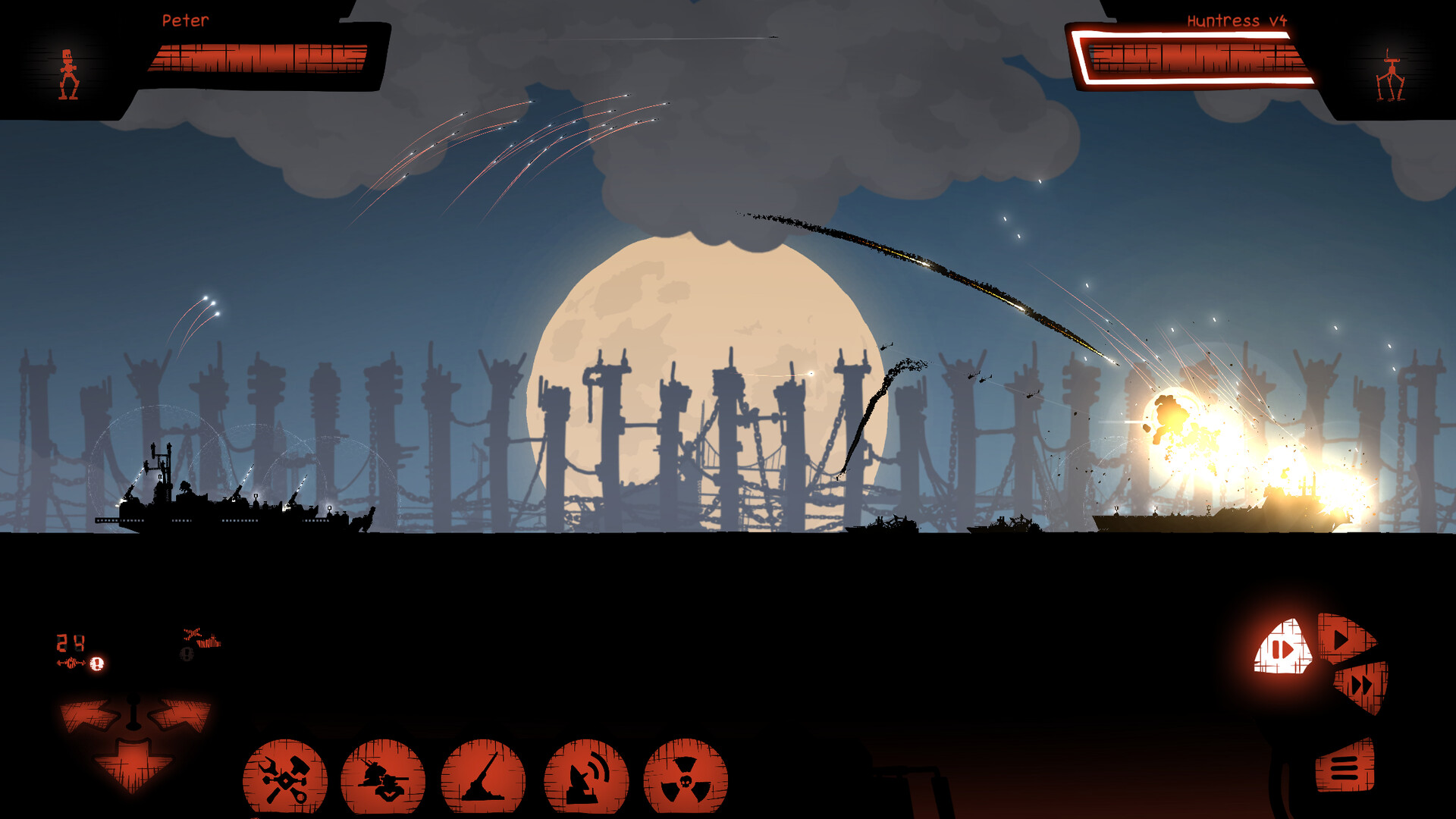Switch to normal play speed
The width and height of the screenshot is (1456, 819).
click(x=1343, y=637)
